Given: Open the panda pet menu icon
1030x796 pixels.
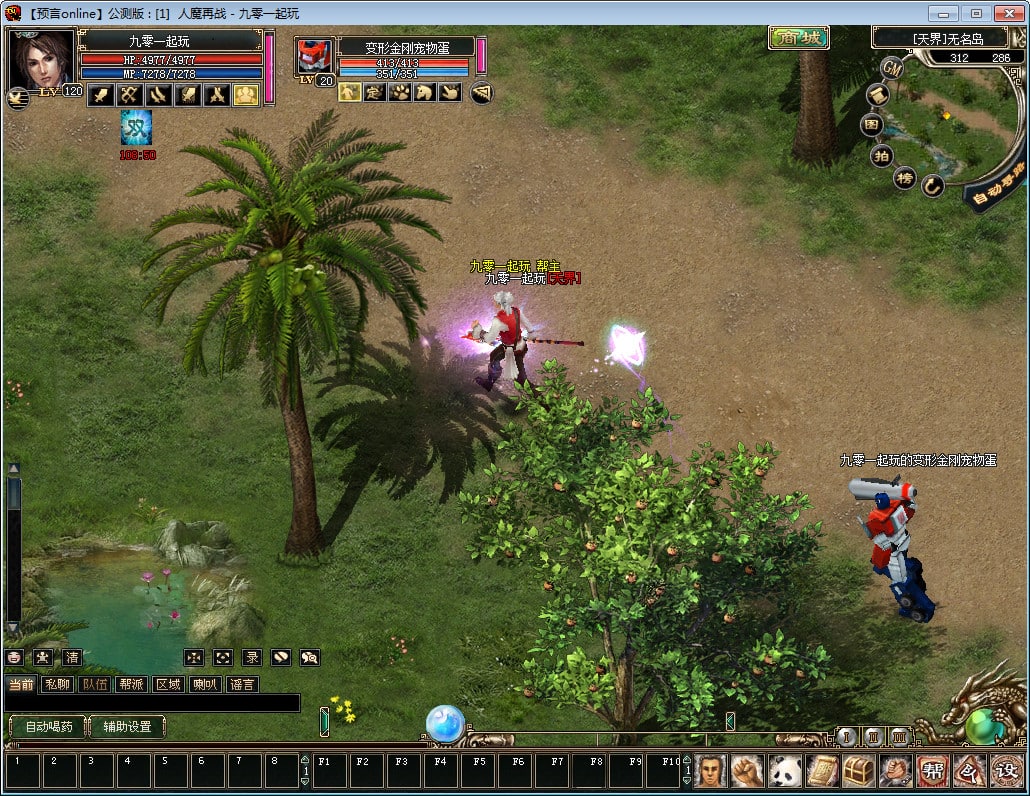Looking at the screenshot, I should (785, 771).
